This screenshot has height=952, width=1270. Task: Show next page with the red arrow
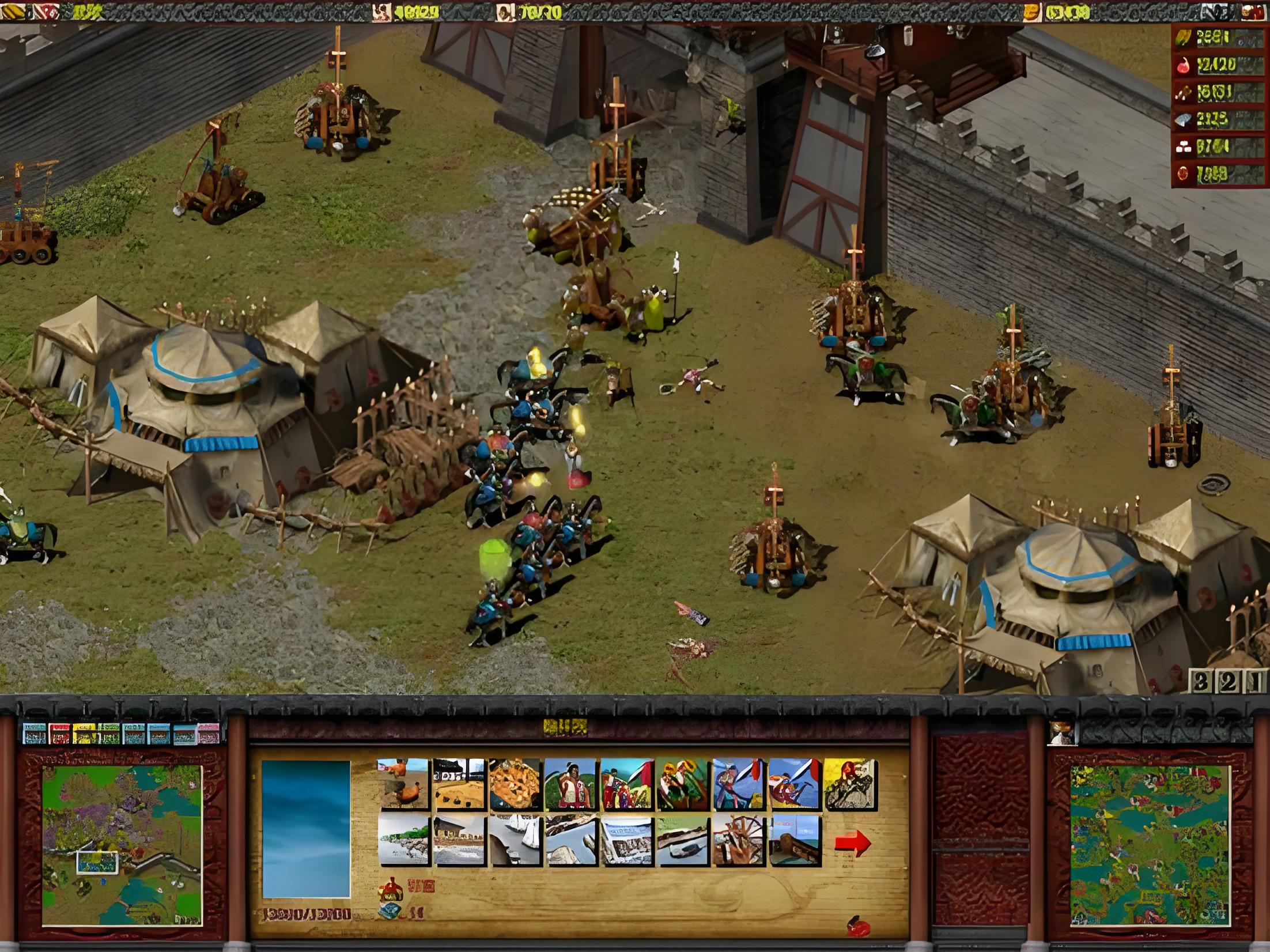pos(852,843)
